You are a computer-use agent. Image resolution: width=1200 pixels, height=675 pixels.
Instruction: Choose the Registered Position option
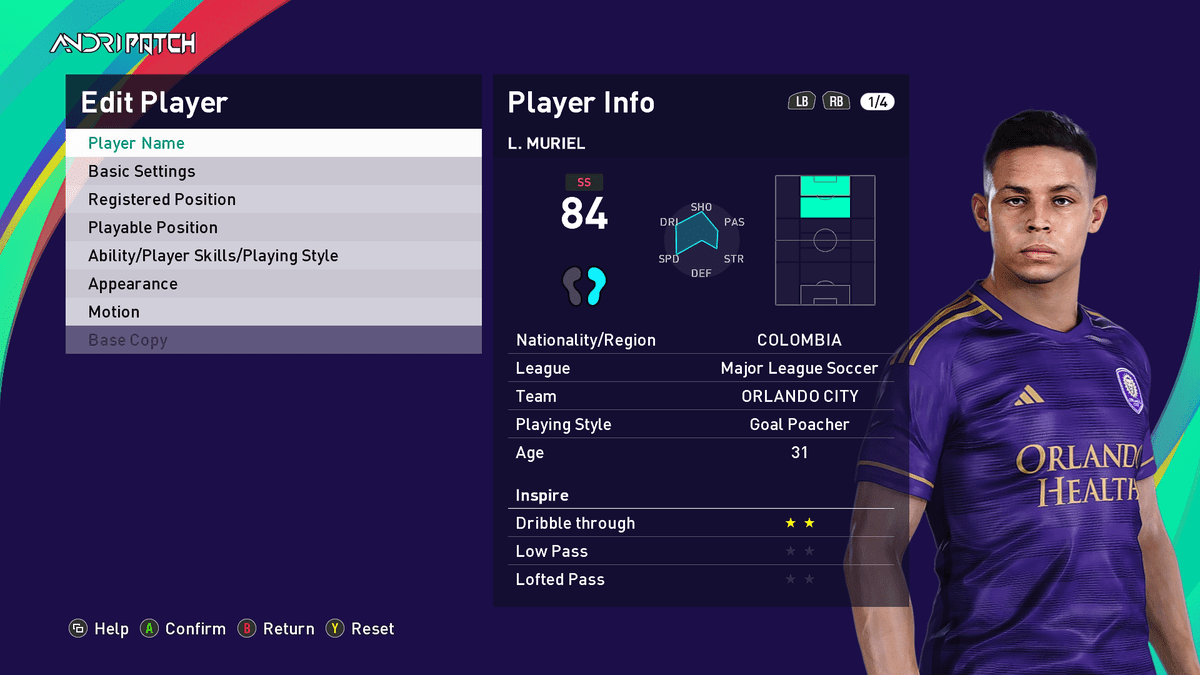tap(273, 199)
